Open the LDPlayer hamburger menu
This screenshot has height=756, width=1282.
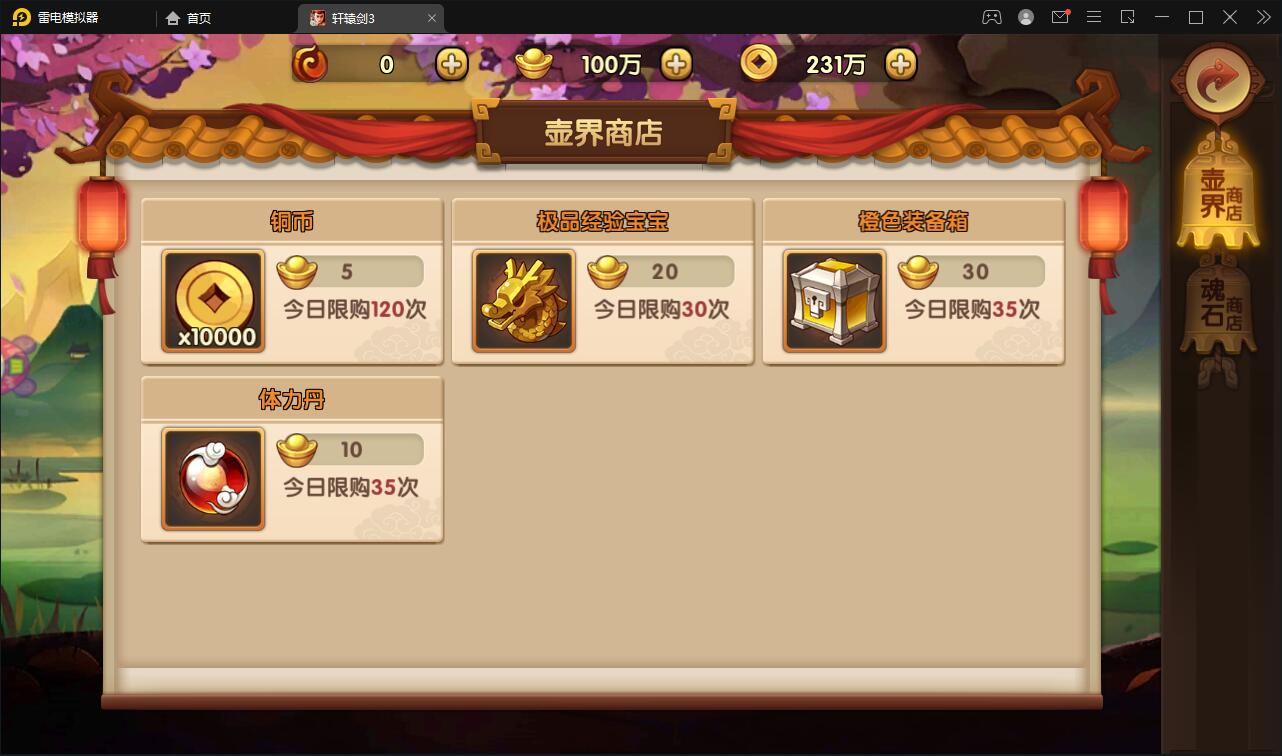pyautogui.click(x=1094, y=17)
